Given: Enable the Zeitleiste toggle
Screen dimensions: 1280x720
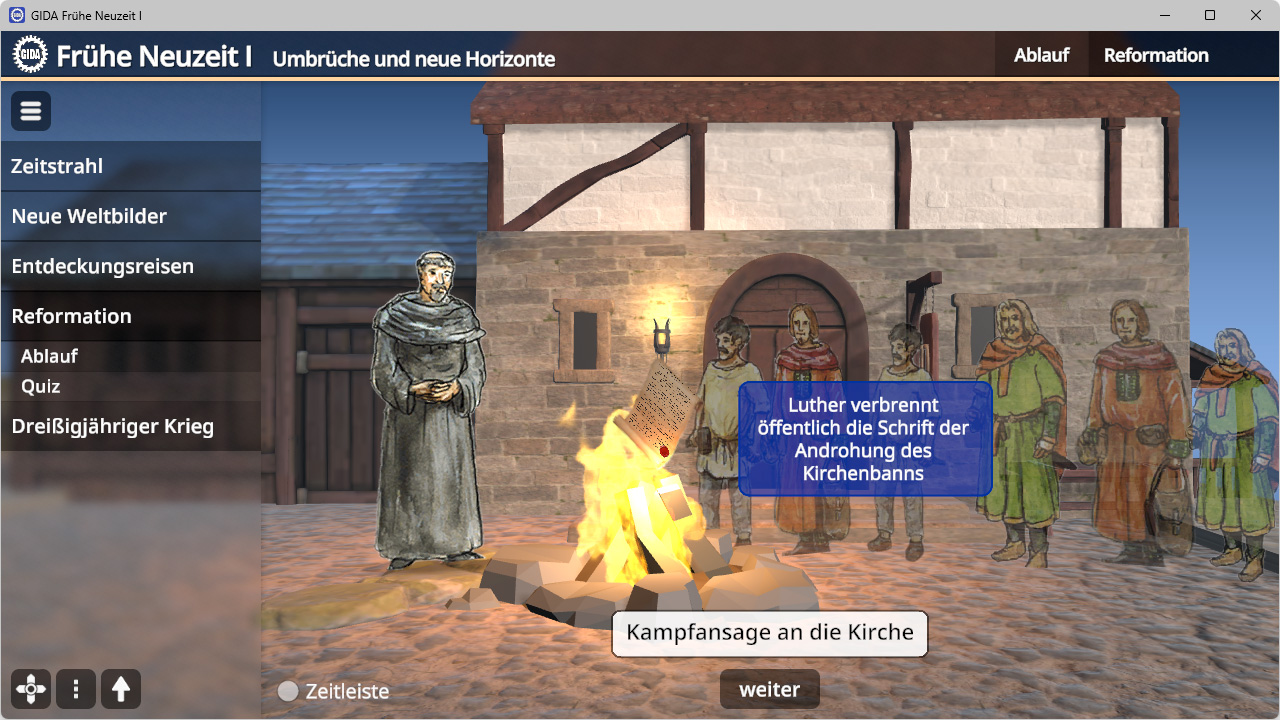Looking at the screenshot, I should (x=290, y=690).
